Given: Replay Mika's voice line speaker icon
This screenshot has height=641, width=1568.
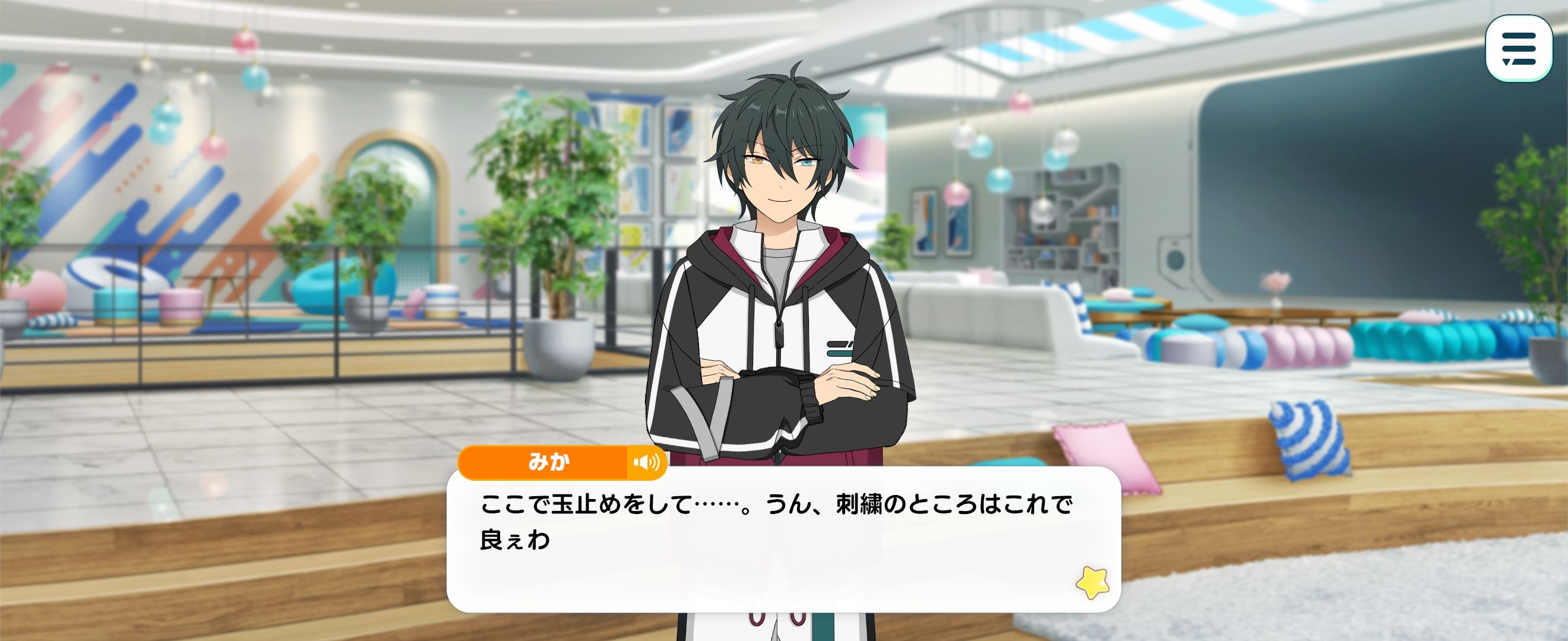Looking at the screenshot, I should 646,463.
